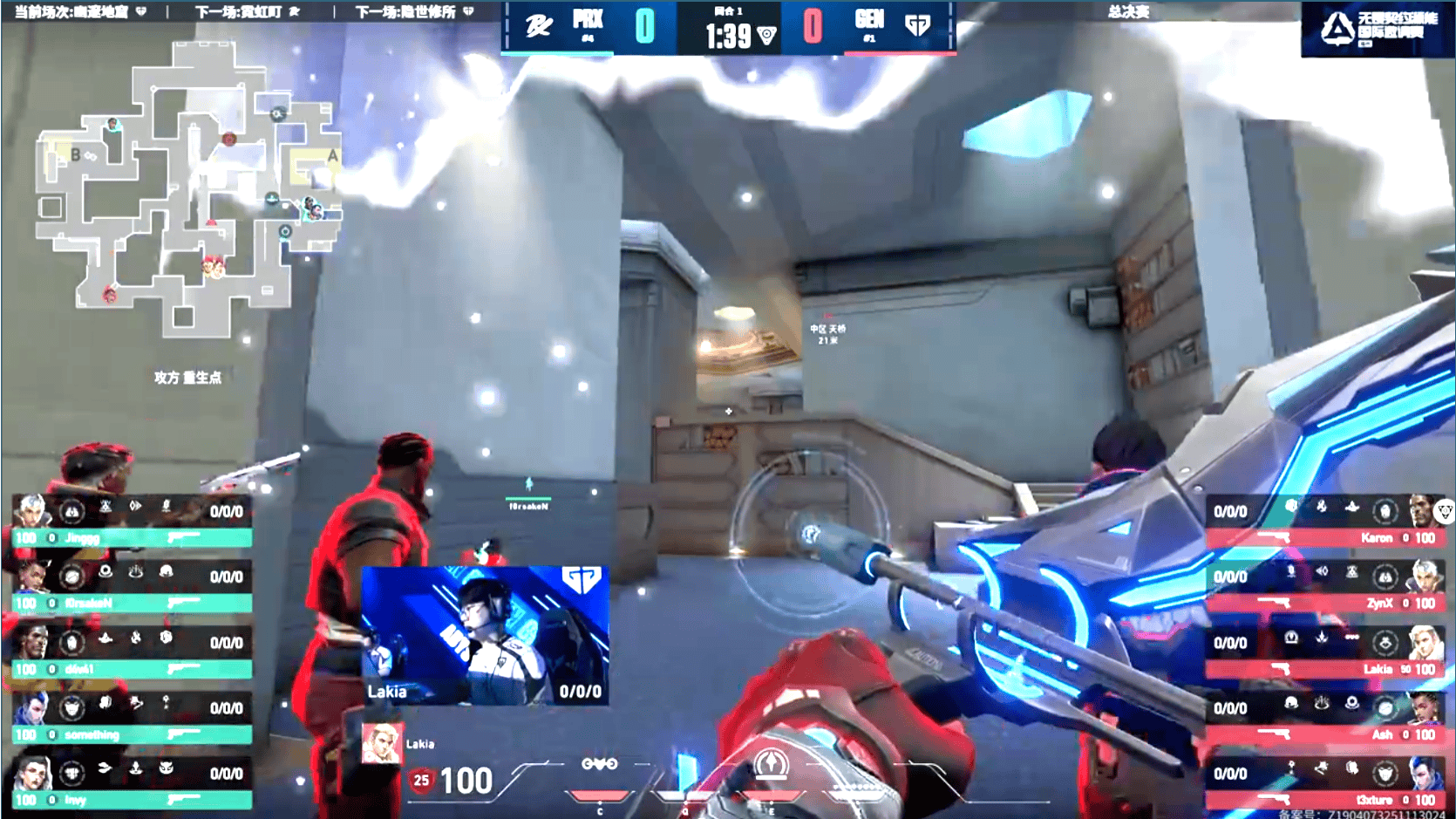
Task: Choose Lakia's row in the team list
Action: click(1323, 653)
